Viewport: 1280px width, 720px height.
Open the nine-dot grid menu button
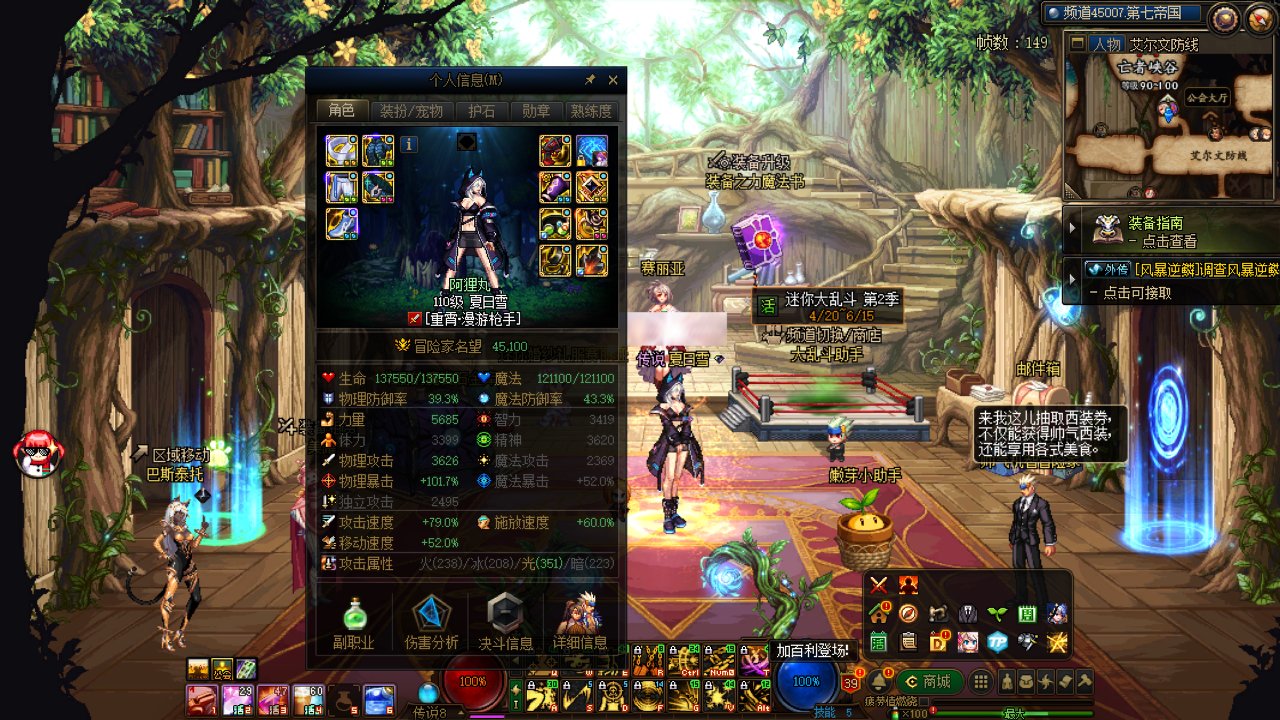pyautogui.click(x=981, y=682)
